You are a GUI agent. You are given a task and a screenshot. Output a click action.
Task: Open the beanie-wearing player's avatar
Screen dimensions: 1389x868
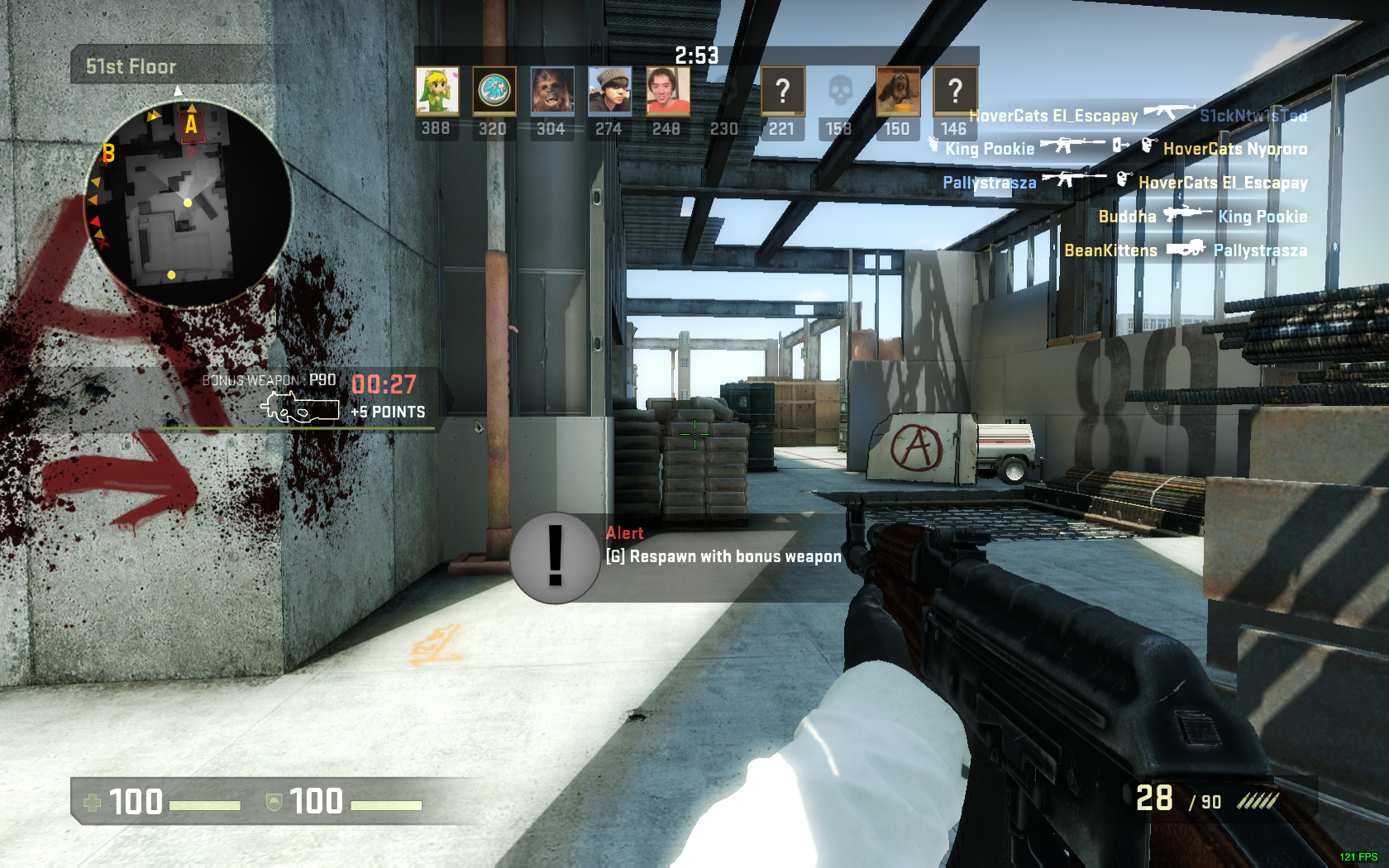(x=609, y=91)
